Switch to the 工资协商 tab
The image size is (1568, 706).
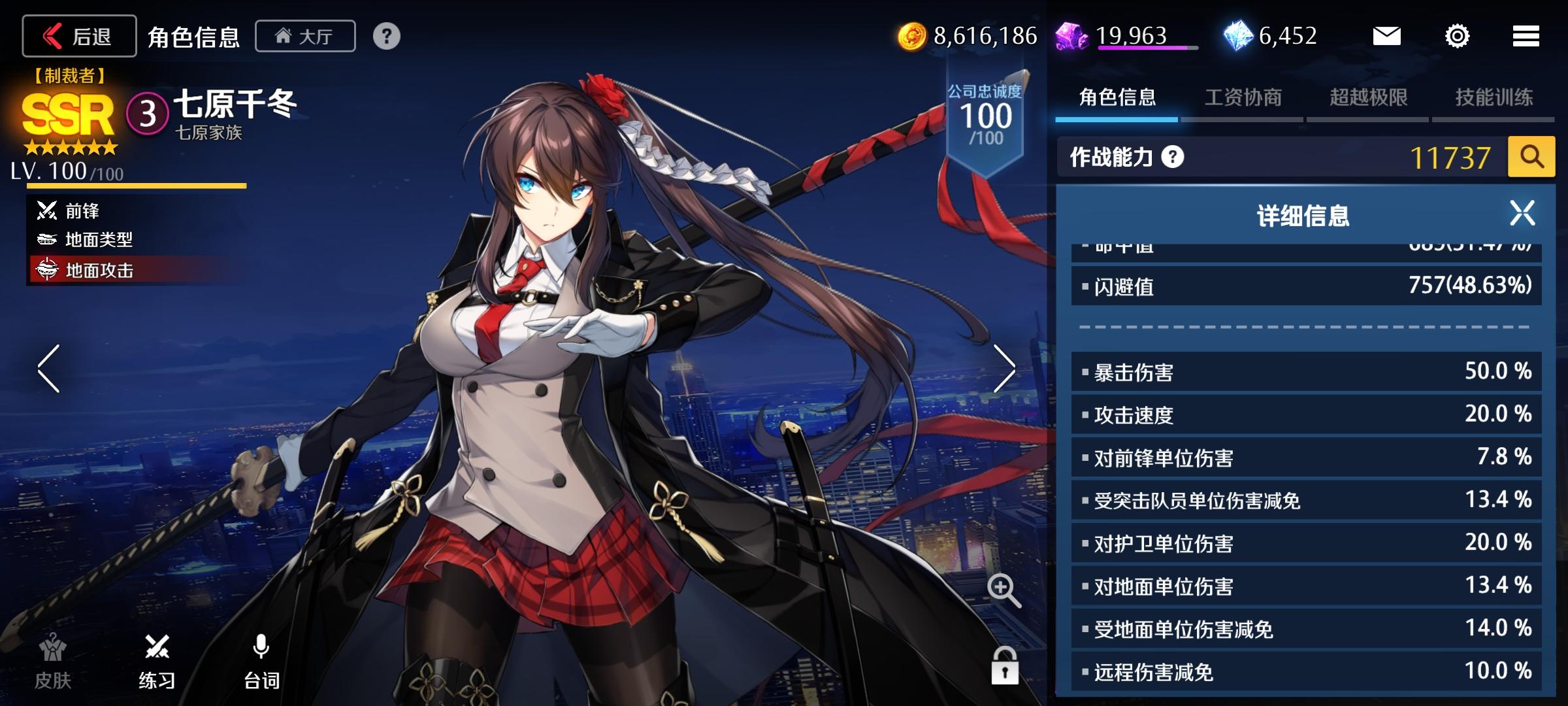pos(1243,98)
